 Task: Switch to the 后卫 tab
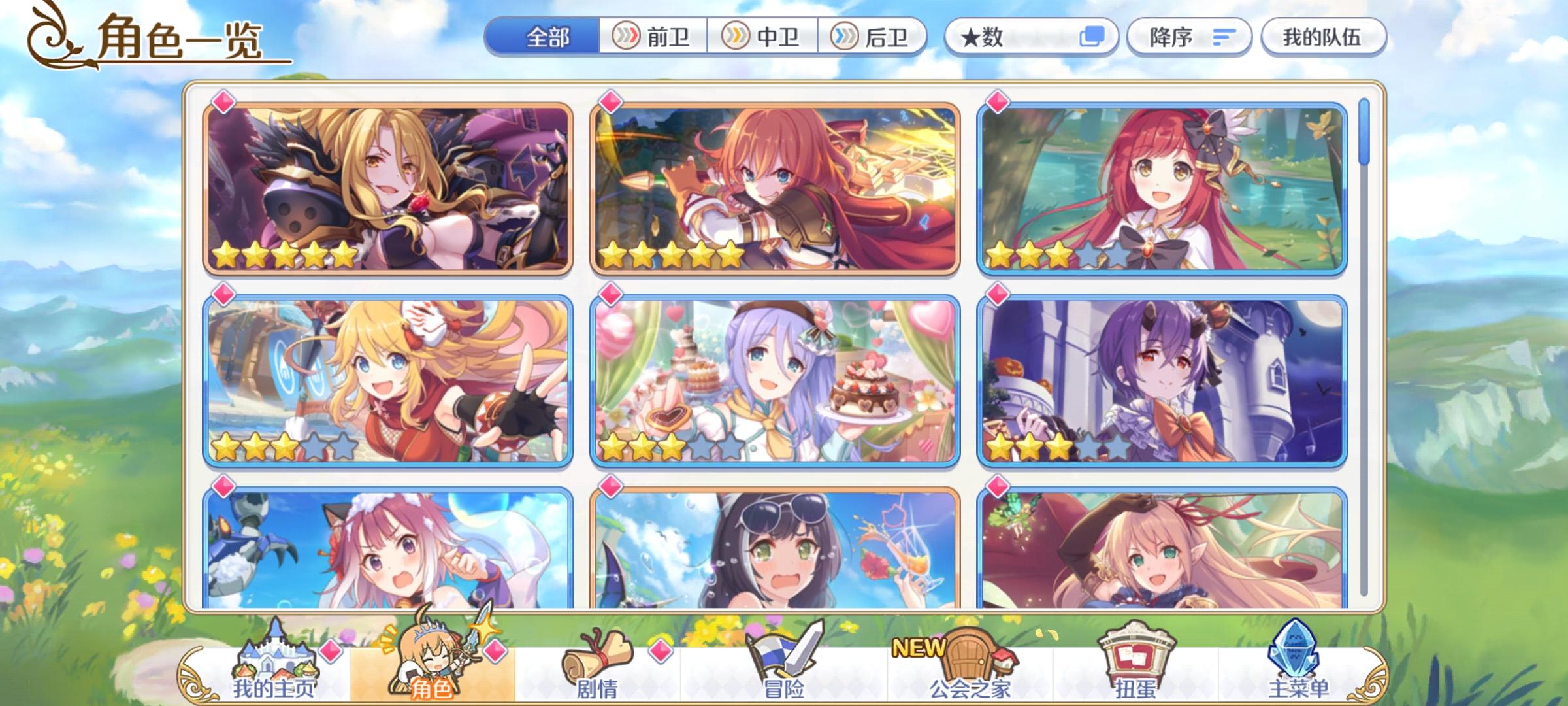[875, 37]
